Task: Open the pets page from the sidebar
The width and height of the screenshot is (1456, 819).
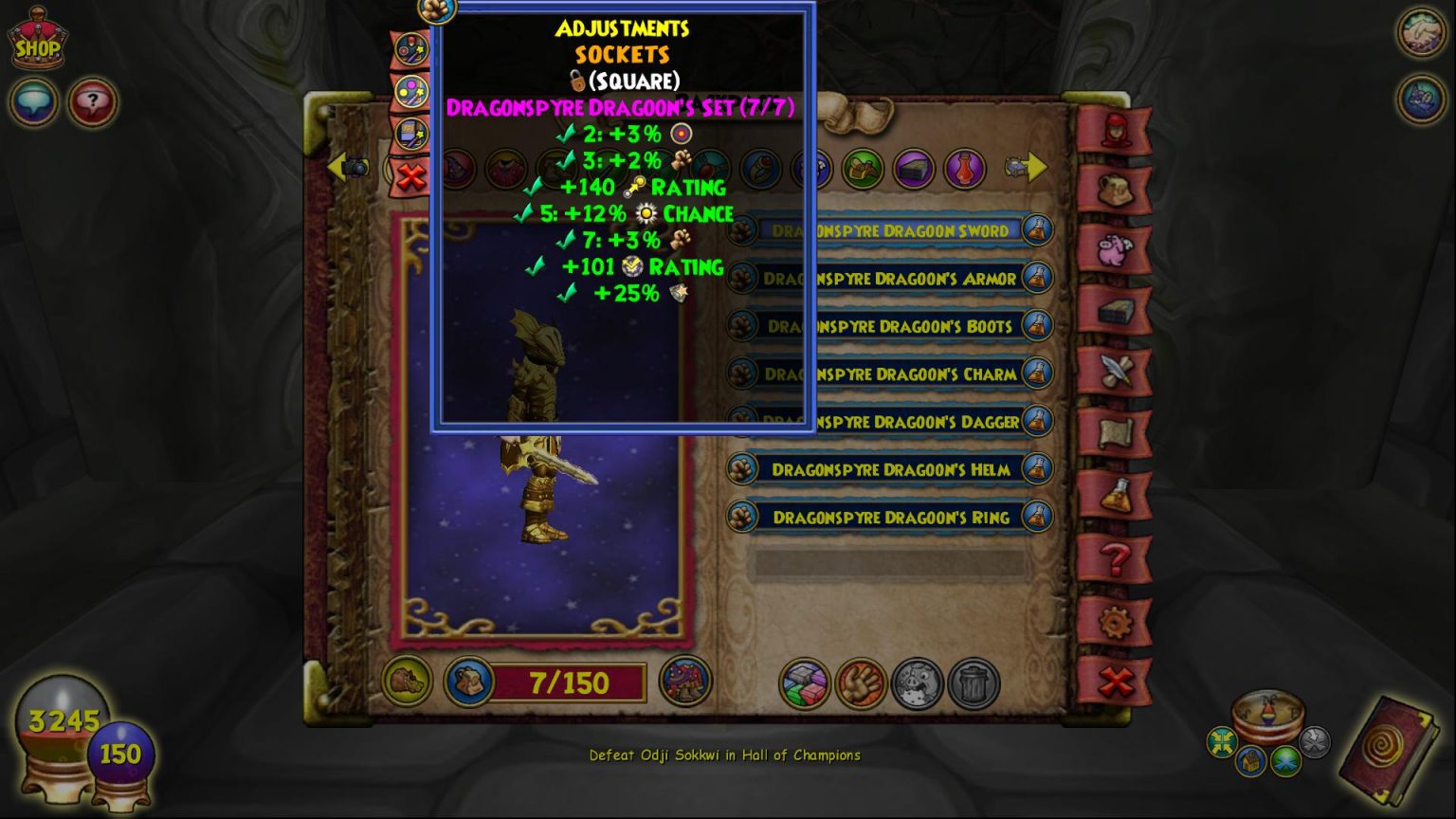Action: (x=1119, y=190)
